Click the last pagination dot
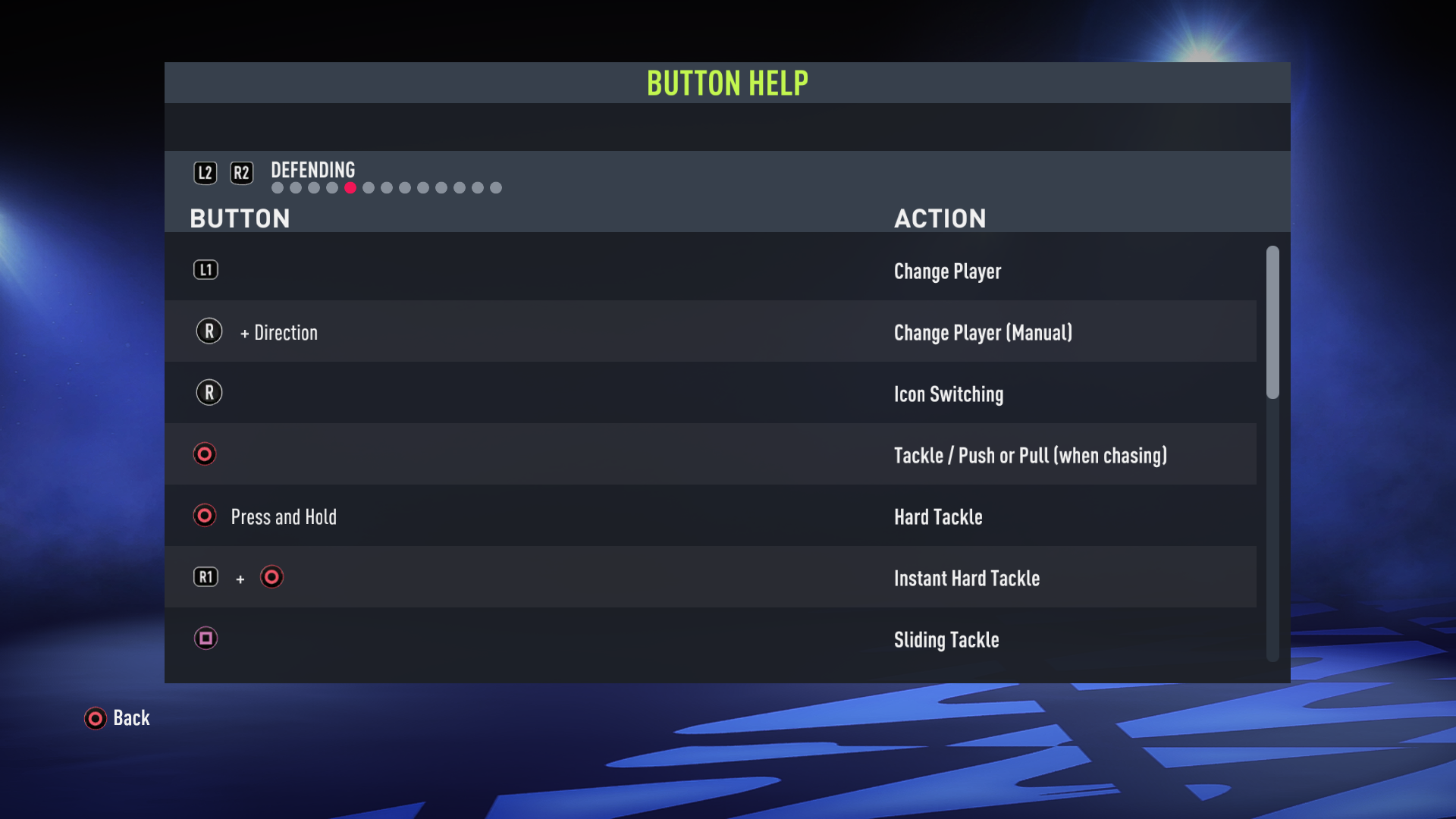The width and height of the screenshot is (1456, 819). coord(497,187)
